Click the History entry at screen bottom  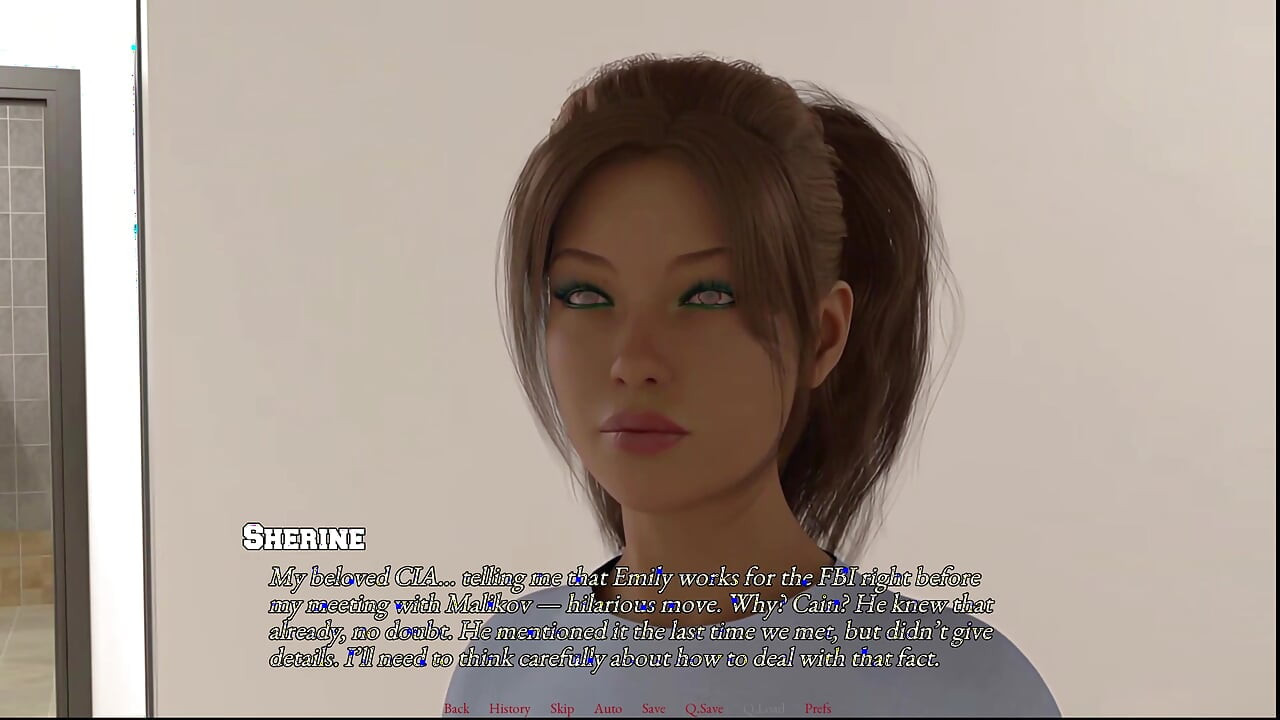509,708
